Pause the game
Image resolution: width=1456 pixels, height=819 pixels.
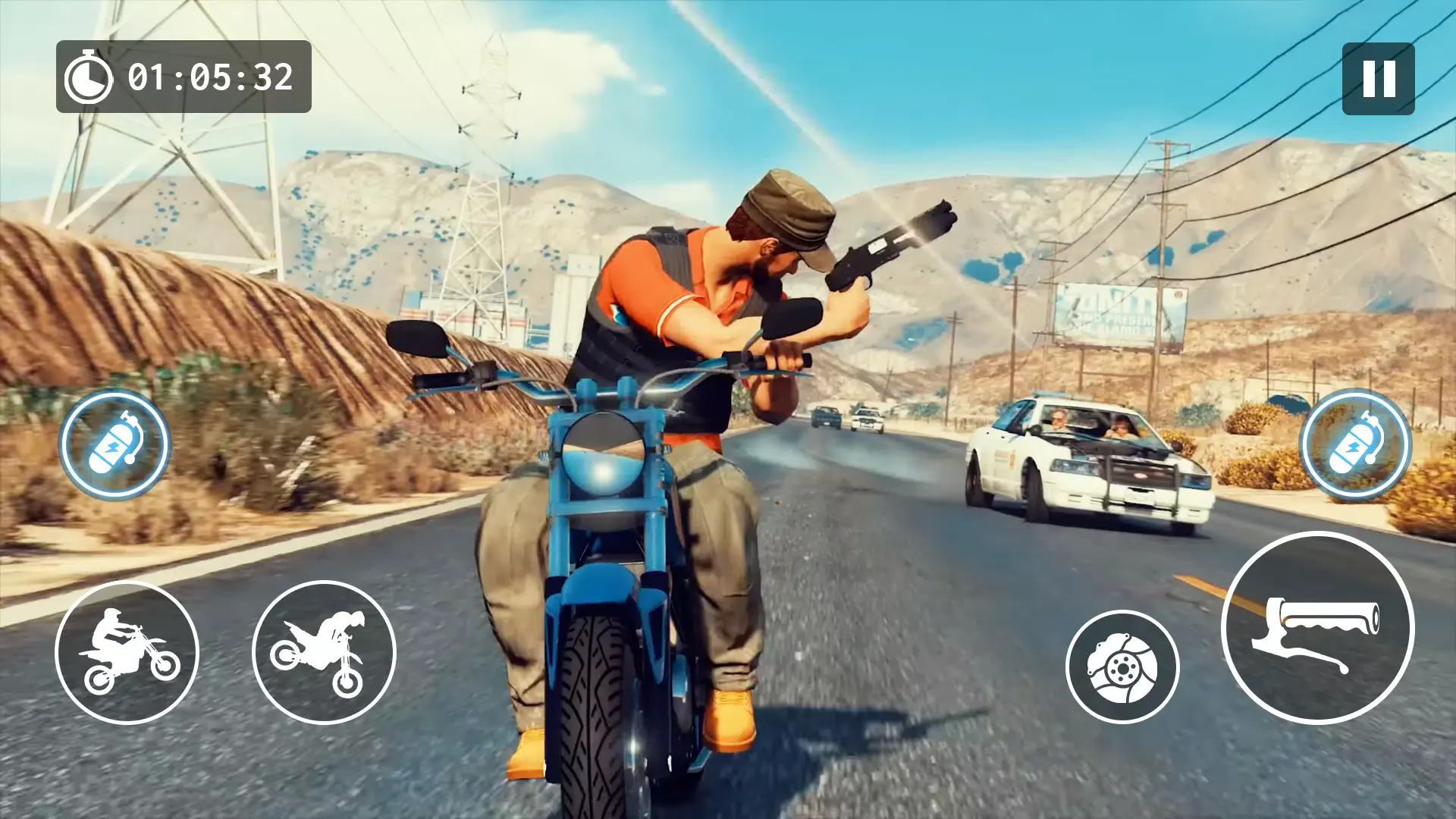[x=1378, y=78]
